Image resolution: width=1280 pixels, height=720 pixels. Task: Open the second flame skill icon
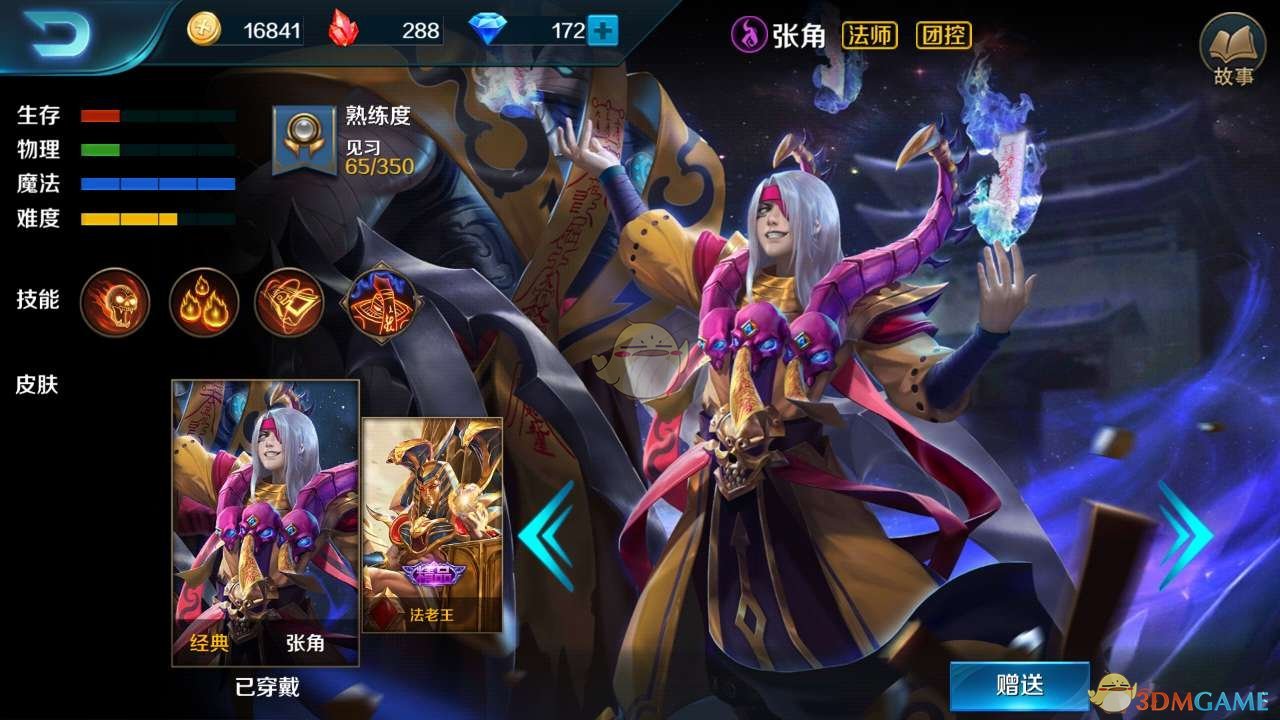coord(202,302)
